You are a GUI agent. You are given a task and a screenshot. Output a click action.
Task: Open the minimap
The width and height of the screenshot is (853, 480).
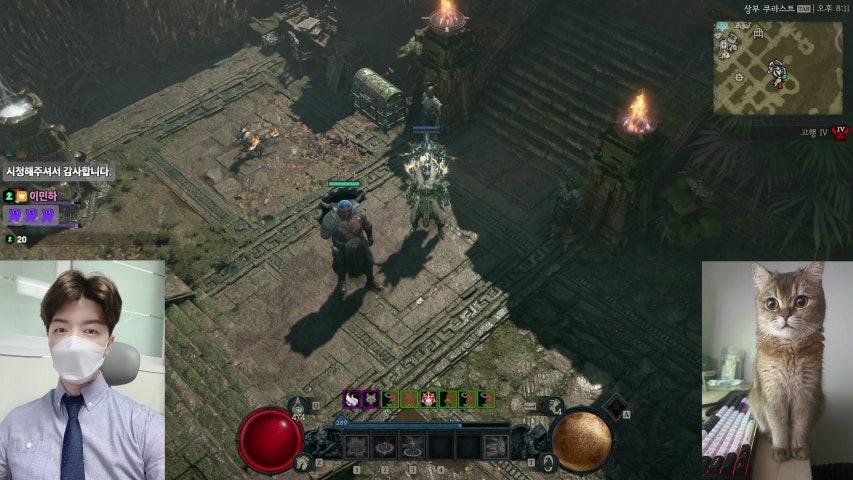pyautogui.click(x=777, y=67)
